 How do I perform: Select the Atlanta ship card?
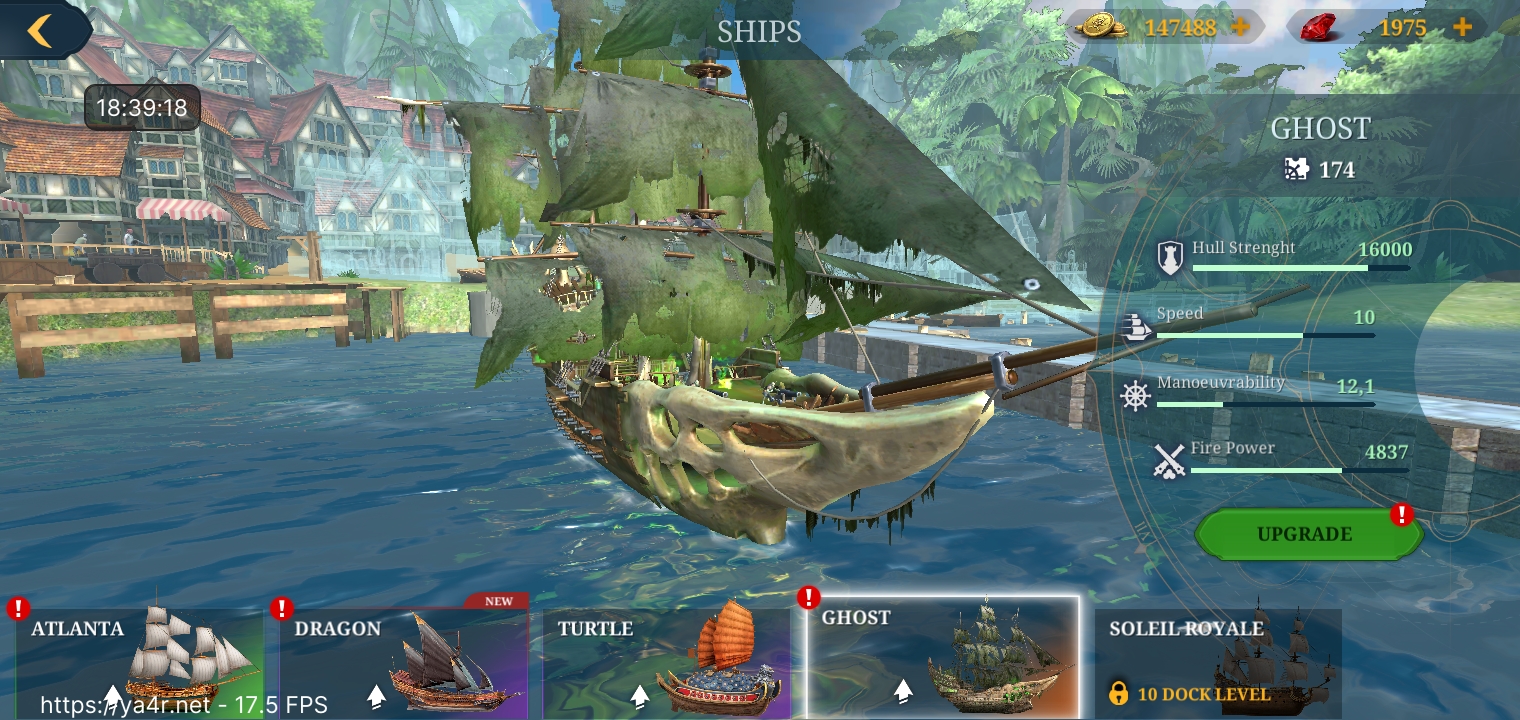coord(140,660)
